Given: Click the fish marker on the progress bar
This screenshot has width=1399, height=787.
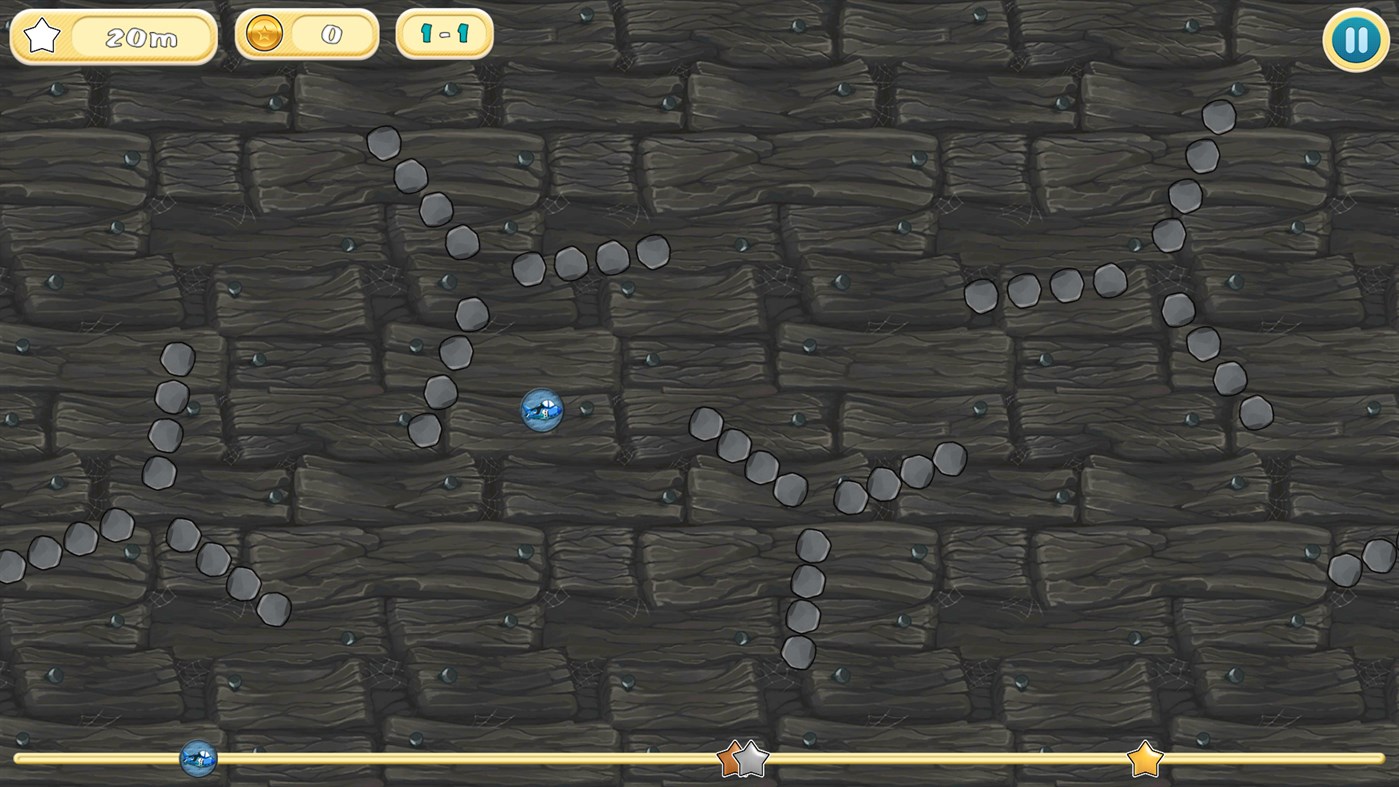Looking at the screenshot, I should click(x=196, y=758).
